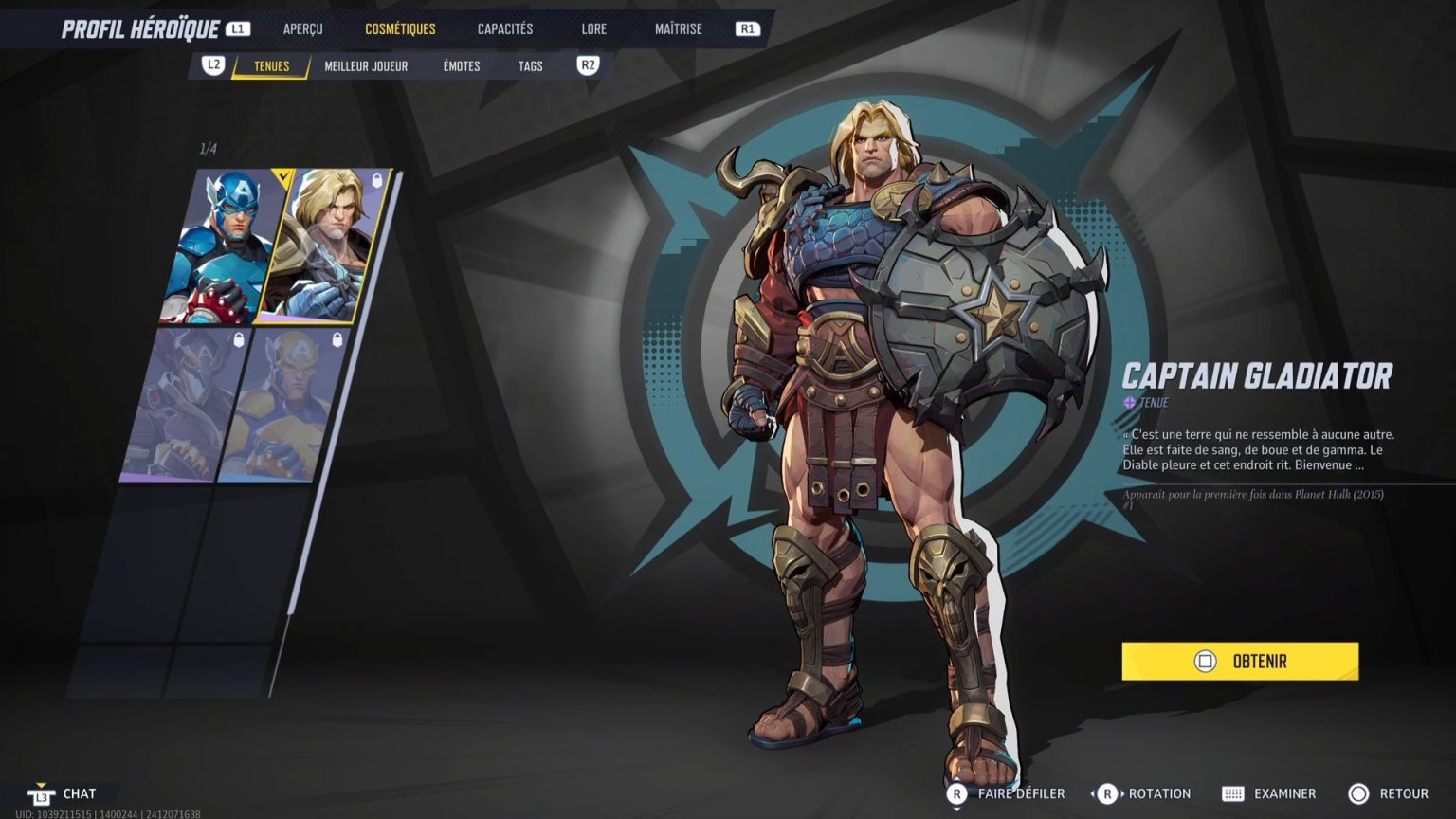This screenshot has width=1456, height=819.
Task: Click the rotation arrows icon near ROTATION
Action: coord(1106,793)
